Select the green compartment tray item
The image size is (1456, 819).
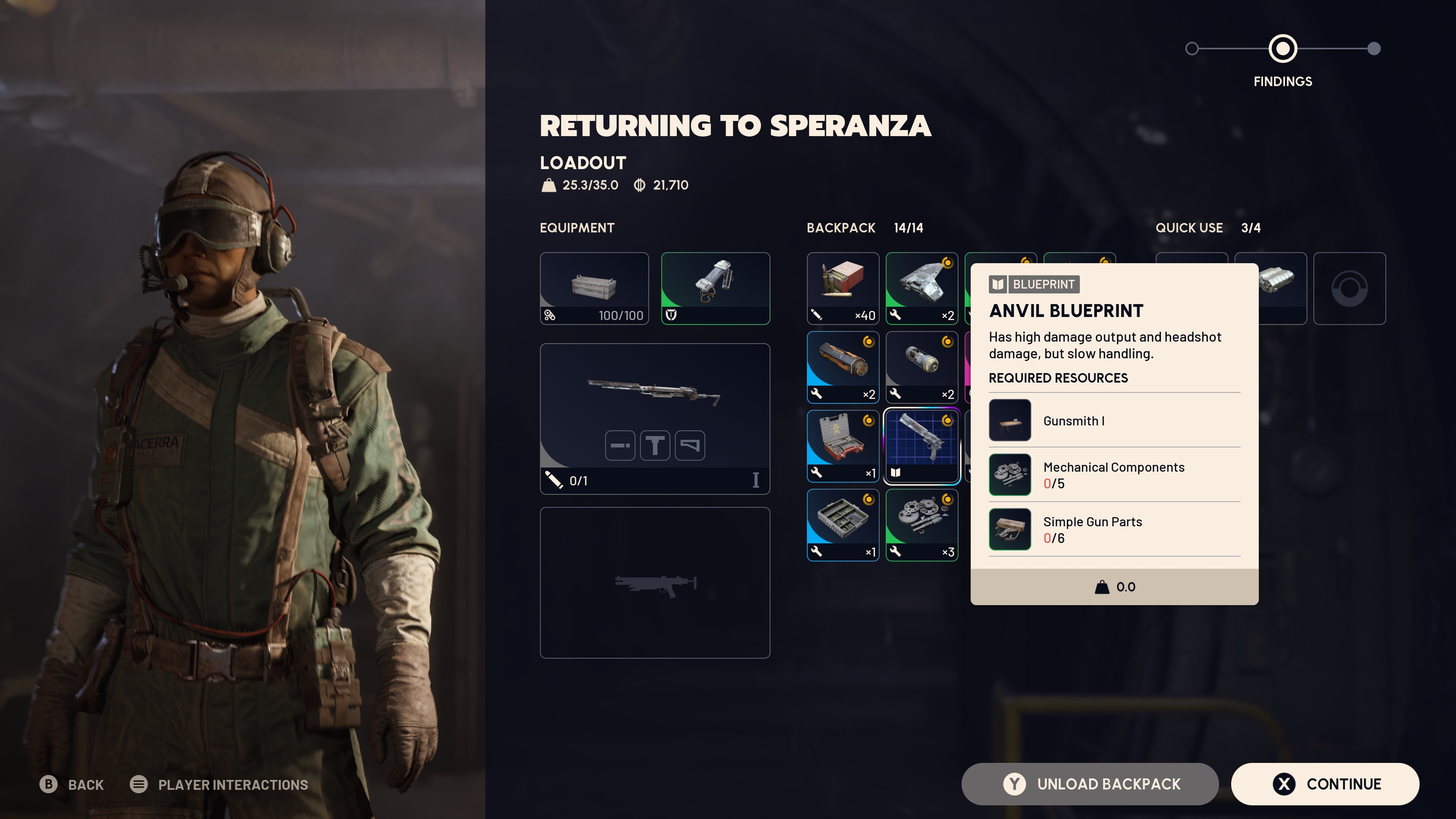[843, 524]
